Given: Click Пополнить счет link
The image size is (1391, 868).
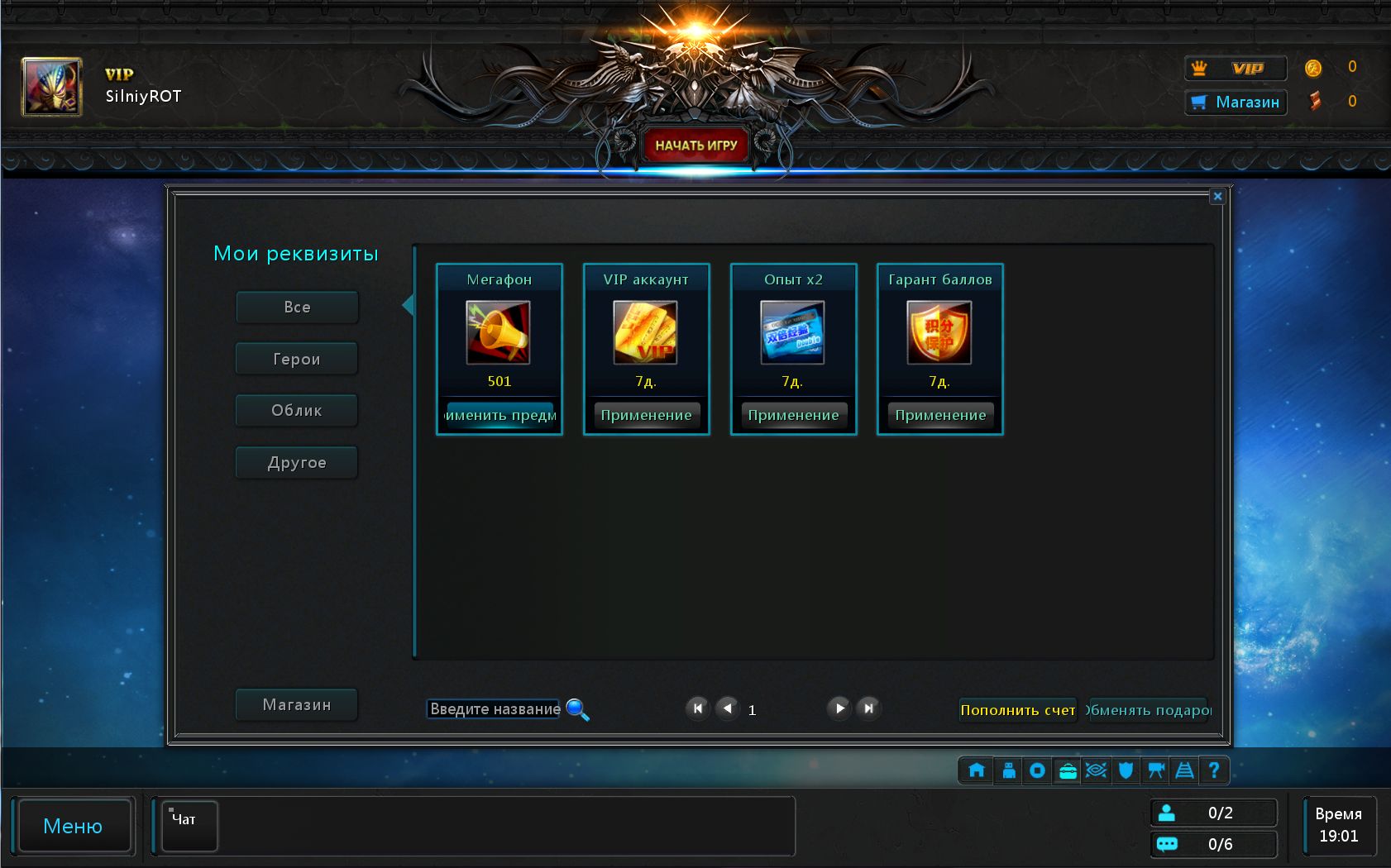Looking at the screenshot, I should coord(1017,709).
